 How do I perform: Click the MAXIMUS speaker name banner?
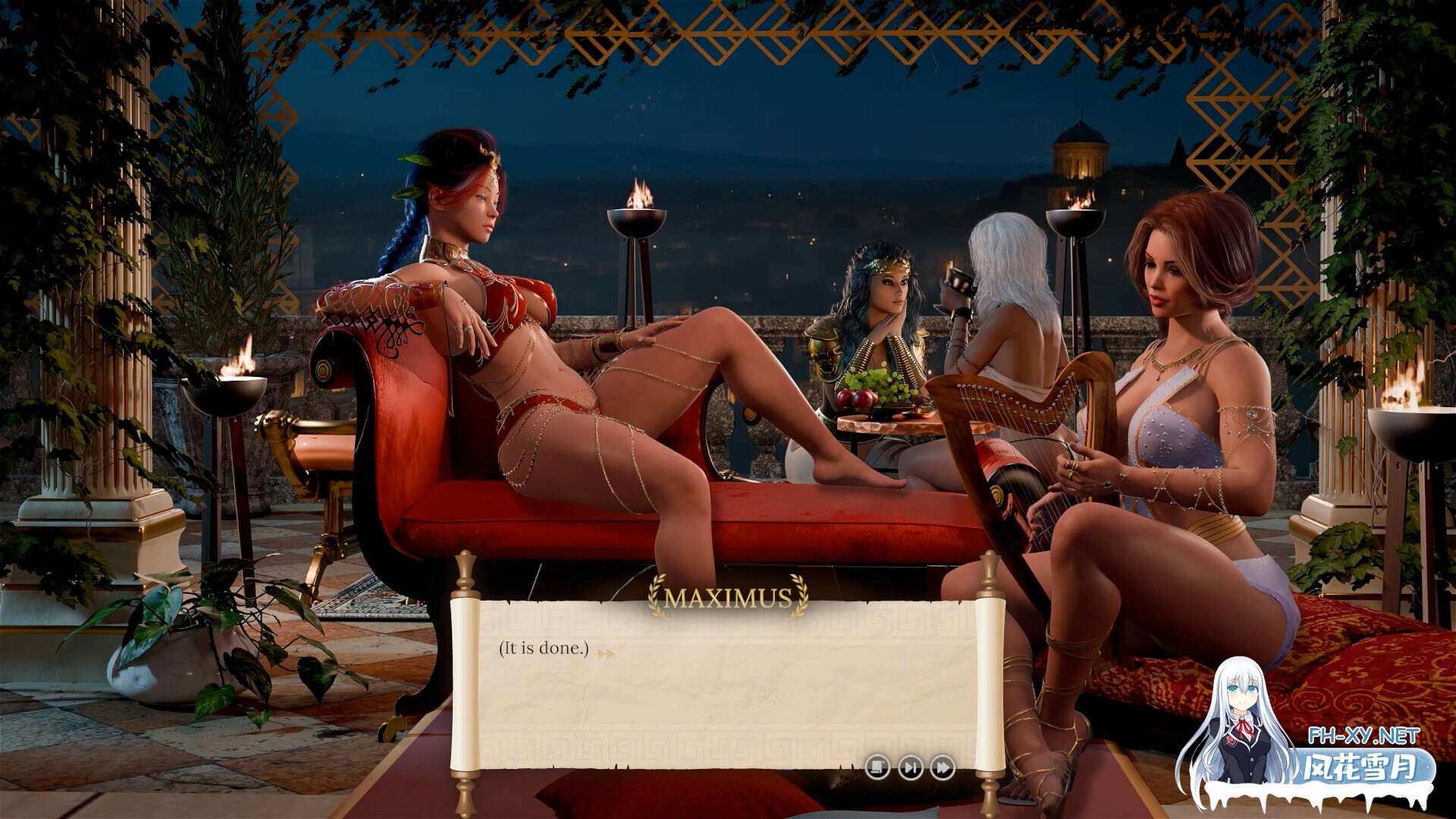[727, 599]
